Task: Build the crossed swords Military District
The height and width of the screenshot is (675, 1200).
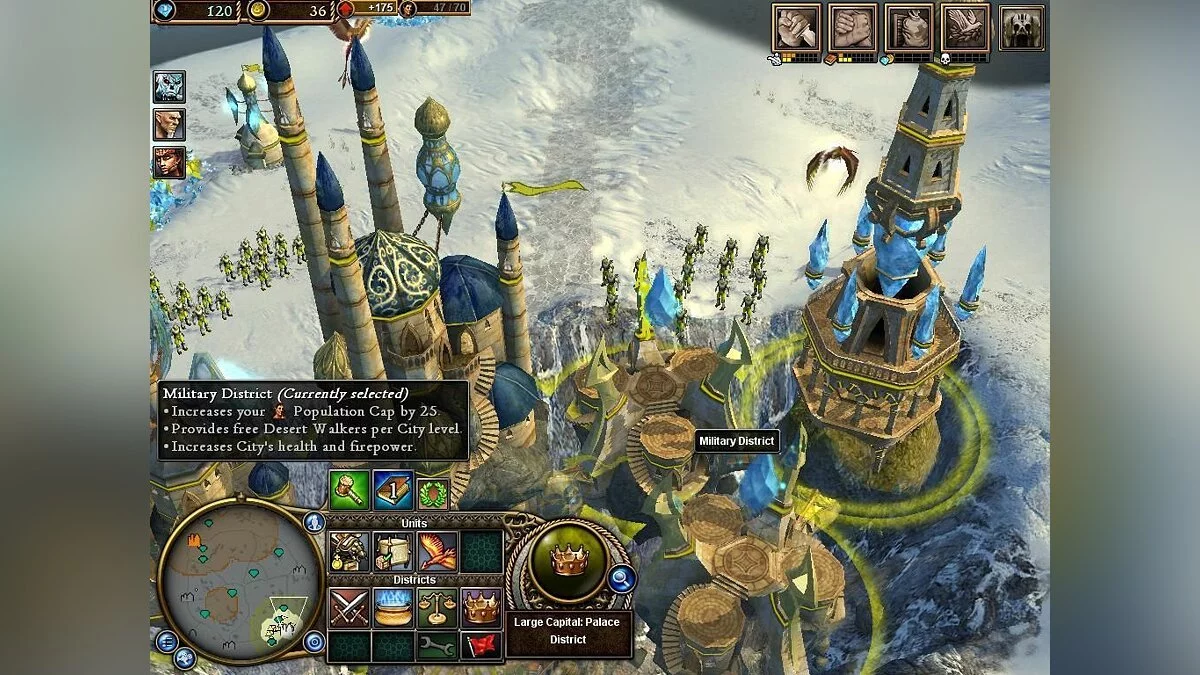Action: 349,608
